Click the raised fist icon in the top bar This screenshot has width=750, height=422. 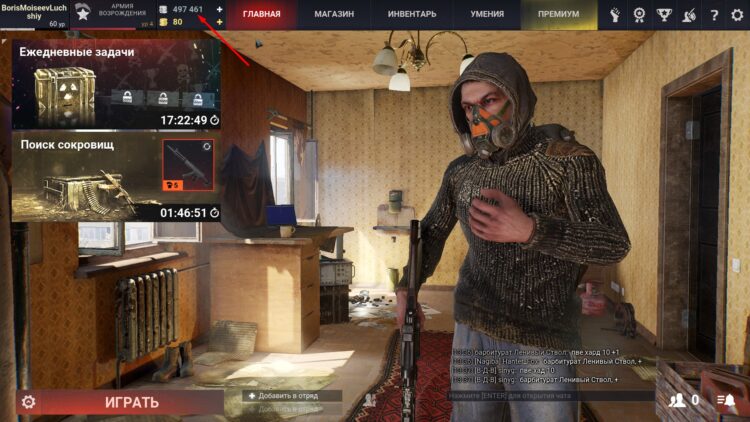(615, 15)
